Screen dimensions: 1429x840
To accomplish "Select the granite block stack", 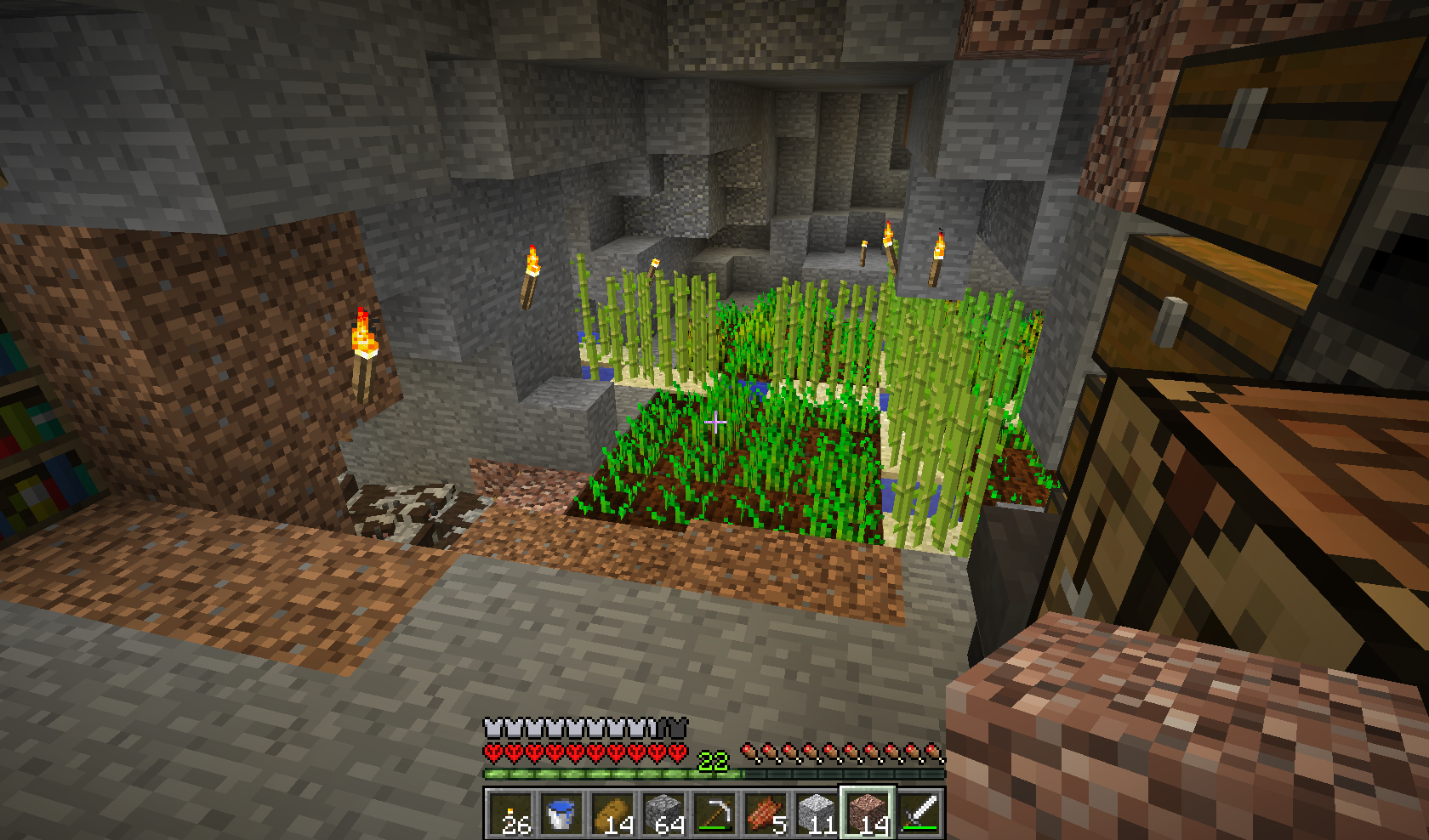I will pos(868,814).
